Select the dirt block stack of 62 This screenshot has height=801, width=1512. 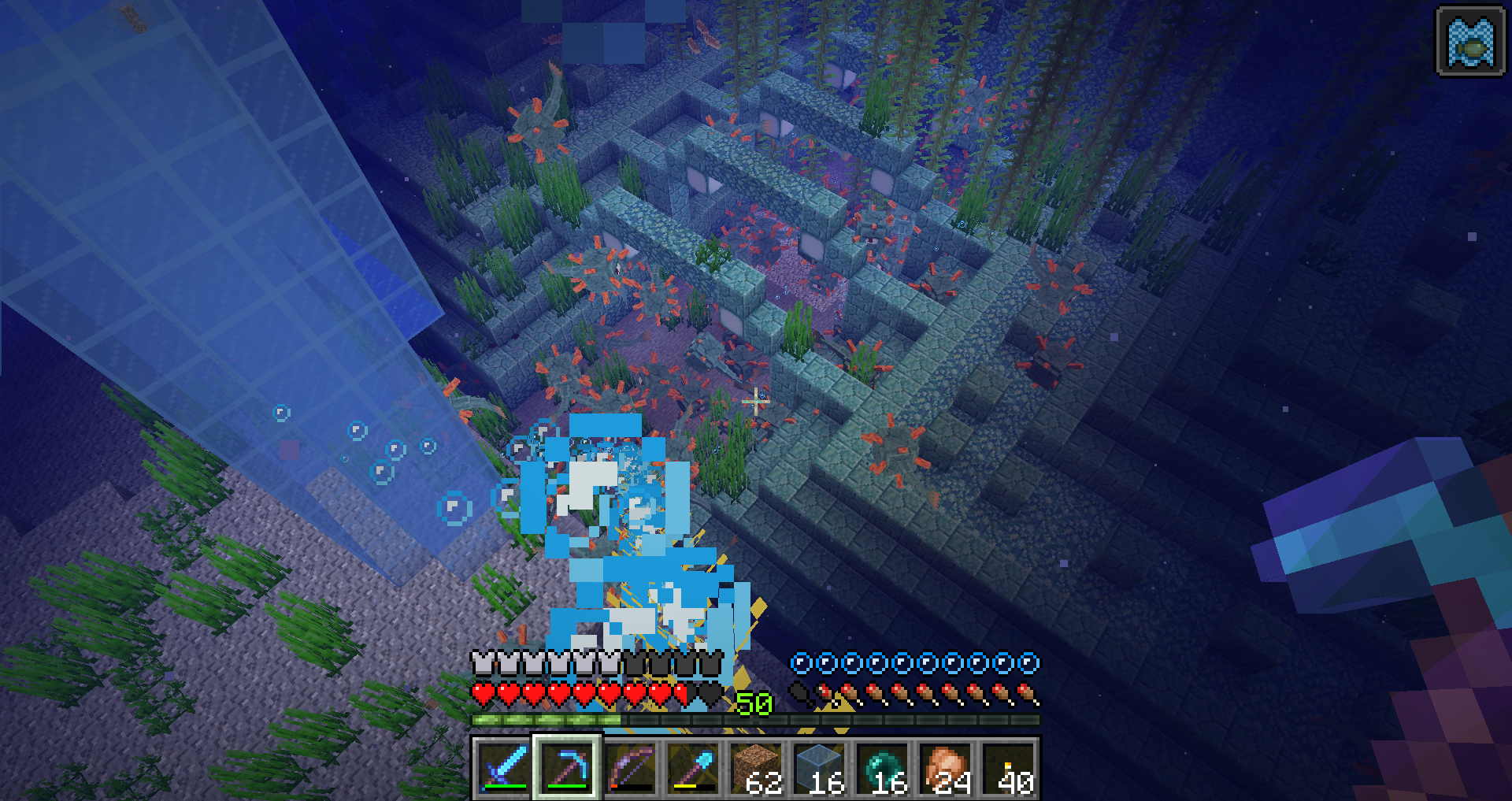pyautogui.click(x=756, y=767)
